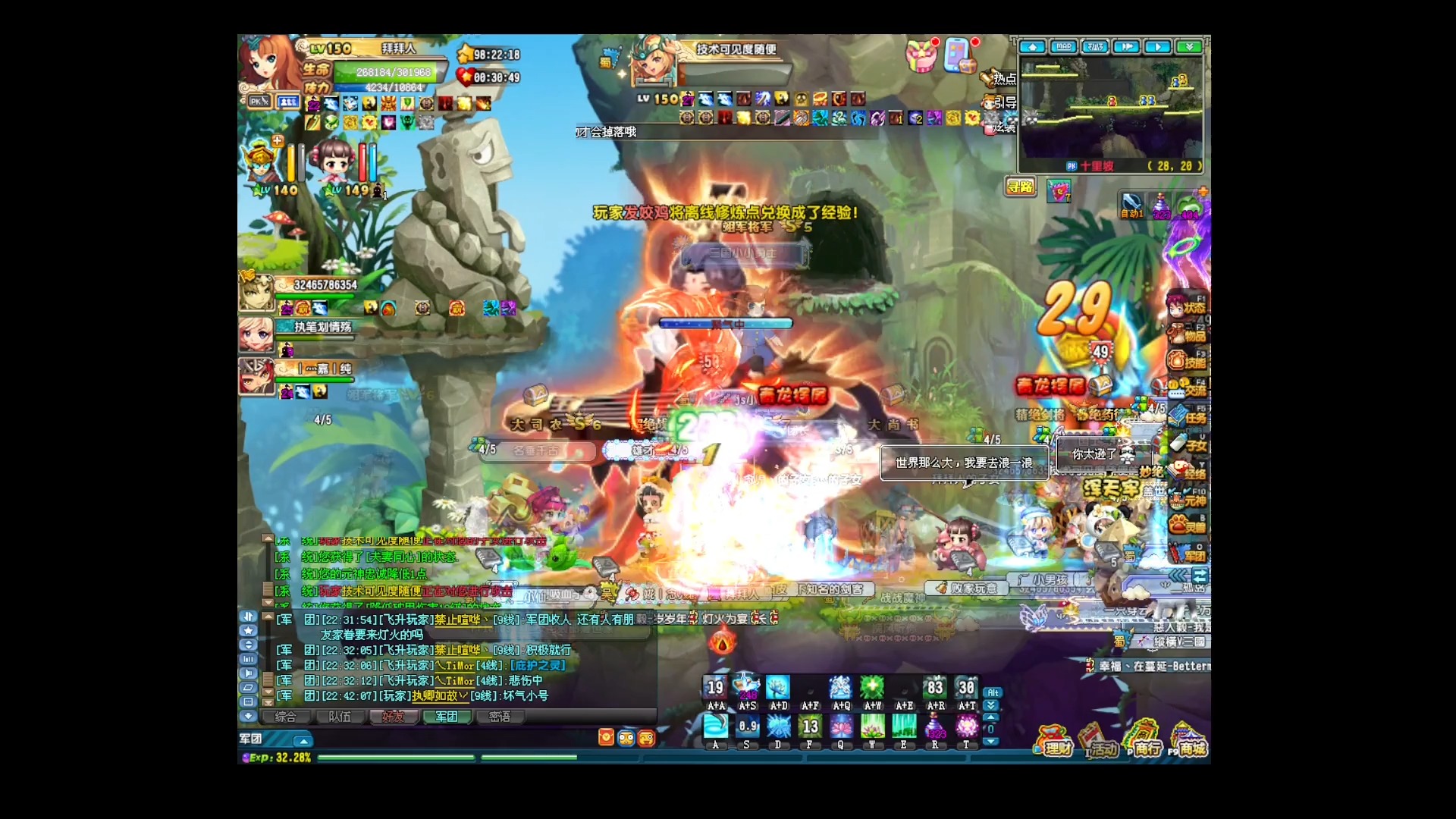Image resolution: width=1456 pixels, height=819 pixels.
Task: Switch to the 密语 whisper chat tab
Action: point(499,717)
